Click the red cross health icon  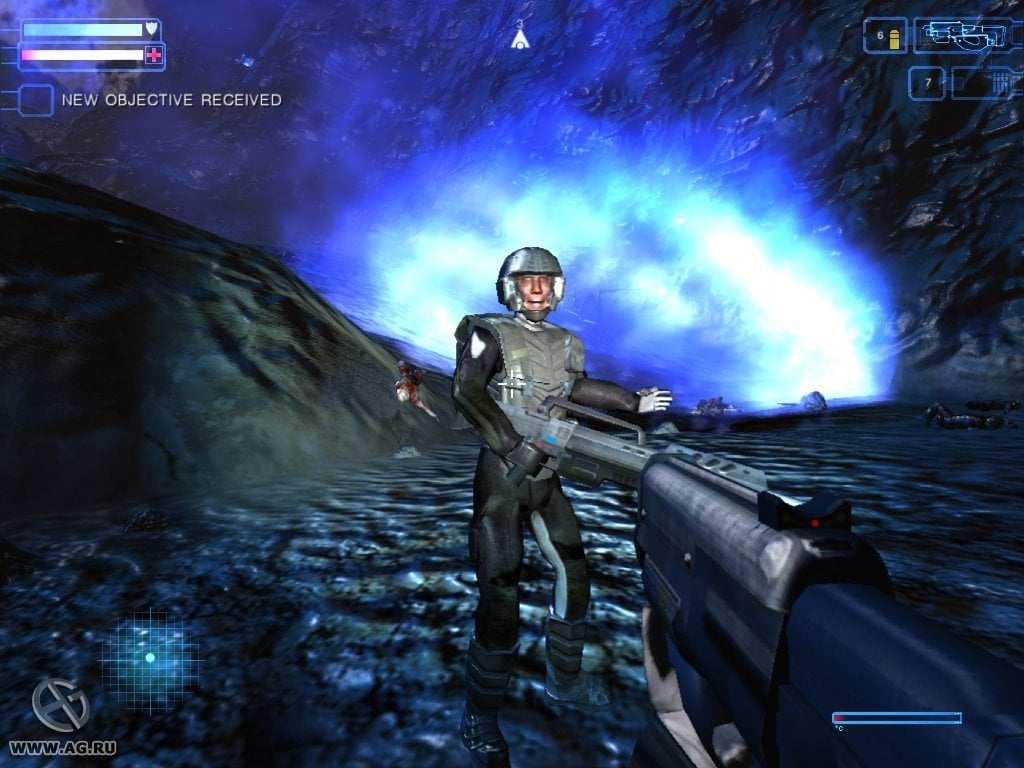tap(153, 56)
